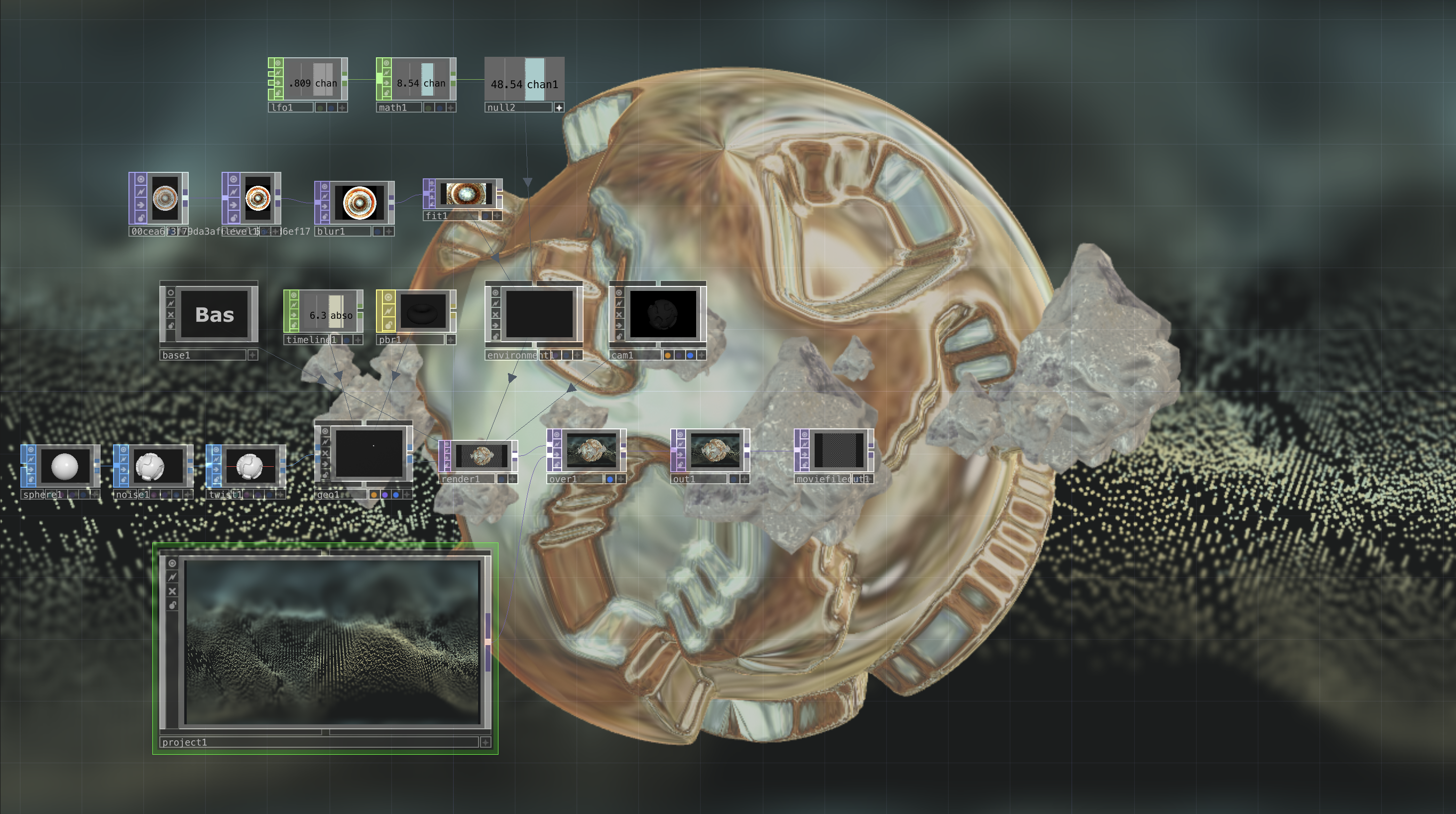
Task: Click the orange render flag swatch on cam1
Action: tap(668, 357)
